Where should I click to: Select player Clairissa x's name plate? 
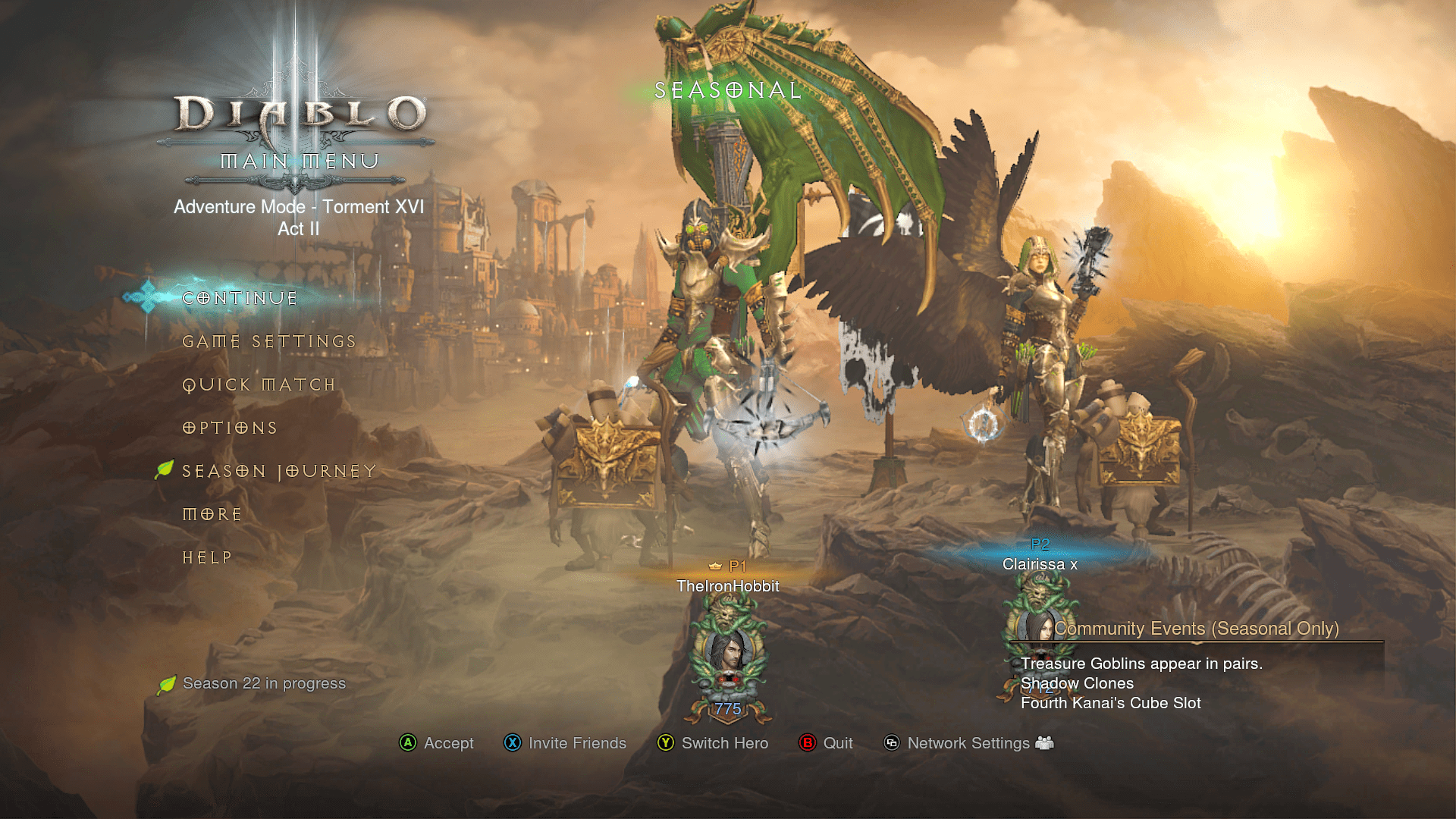point(1040,564)
